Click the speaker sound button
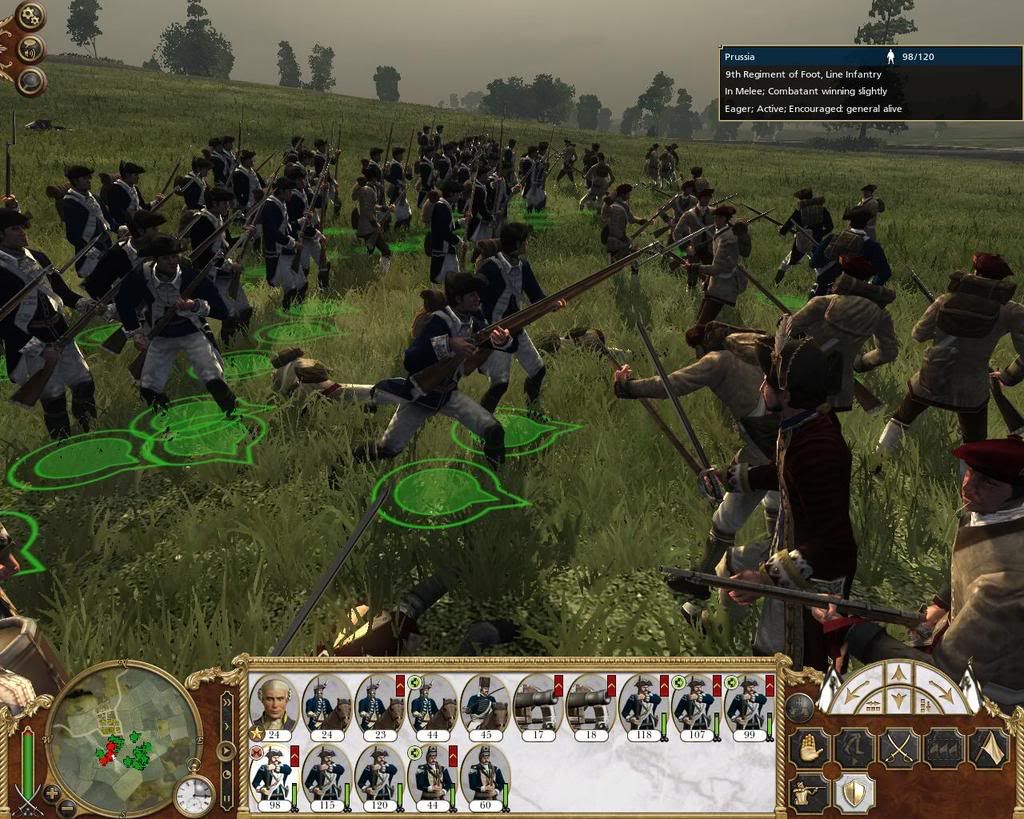 click(x=31, y=47)
